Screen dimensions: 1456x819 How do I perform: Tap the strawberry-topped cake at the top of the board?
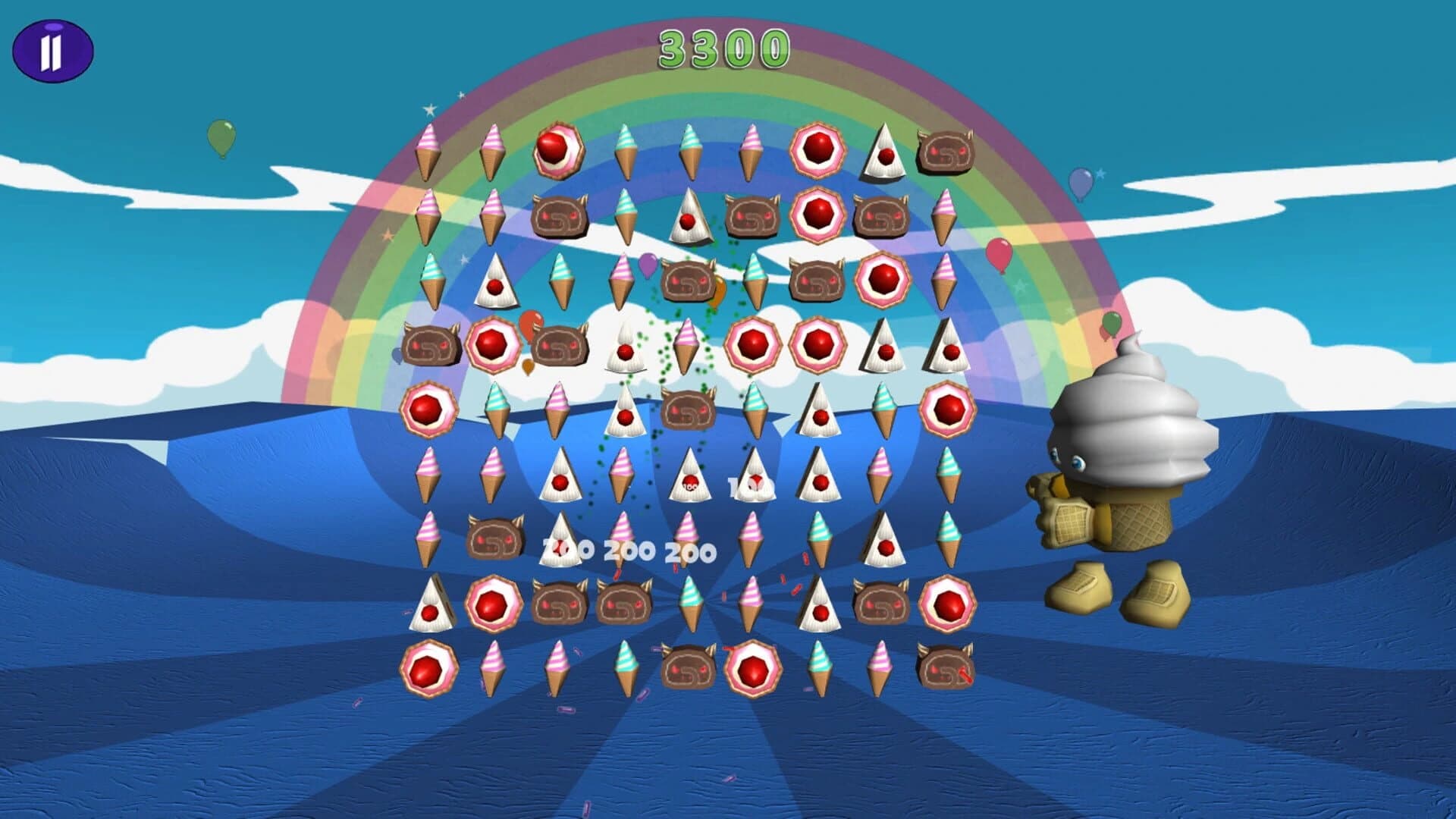[560, 150]
